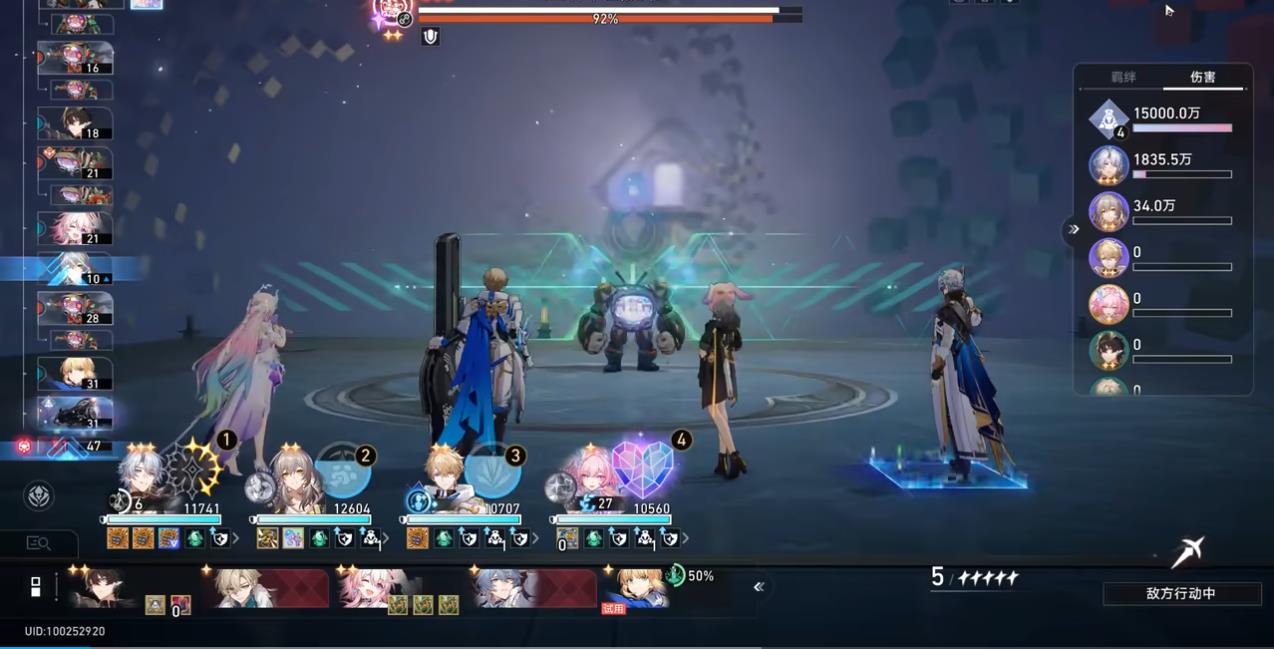Select the 伤害 damage tab

click(1202, 77)
